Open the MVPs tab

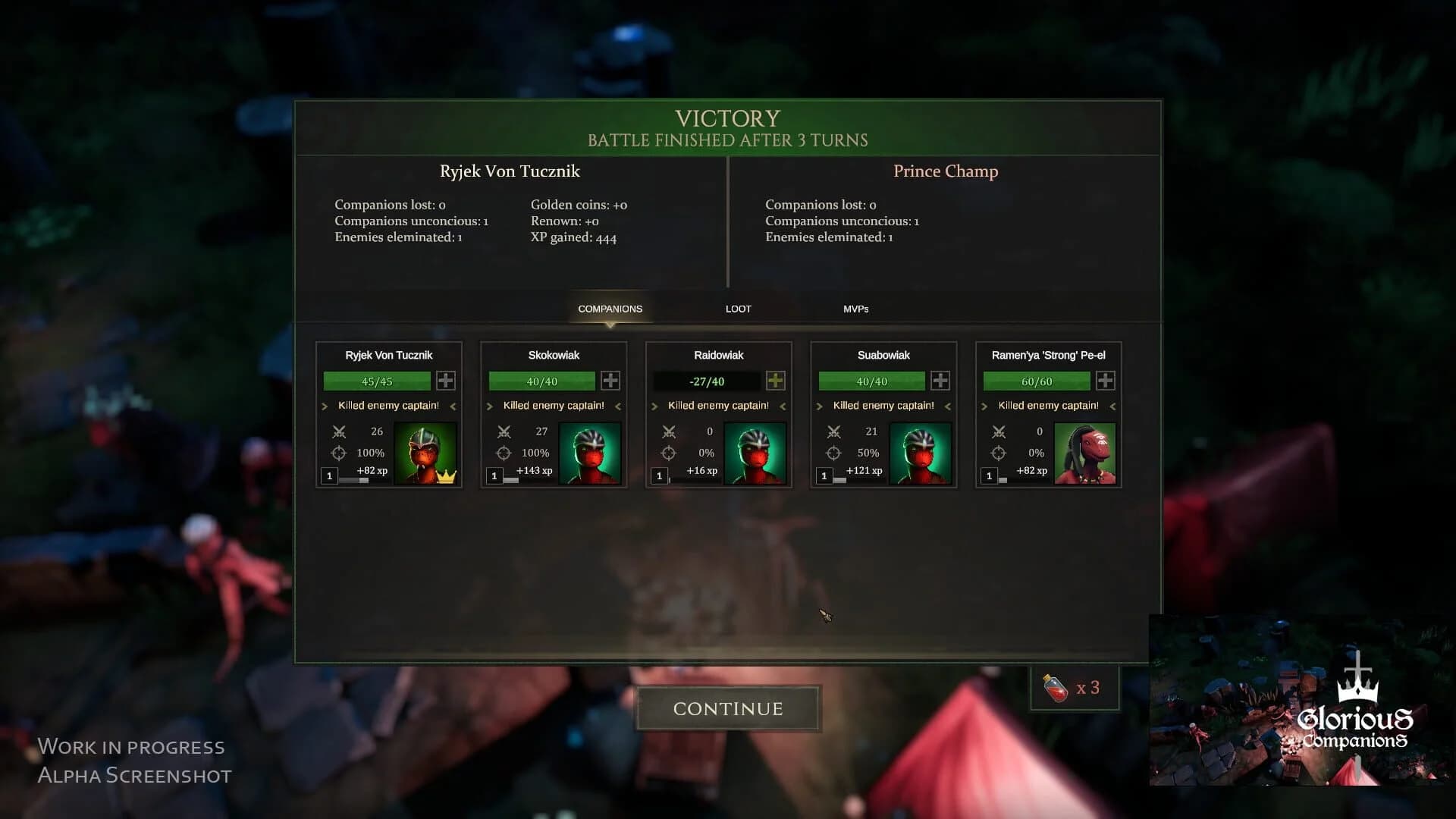click(x=857, y=309)
